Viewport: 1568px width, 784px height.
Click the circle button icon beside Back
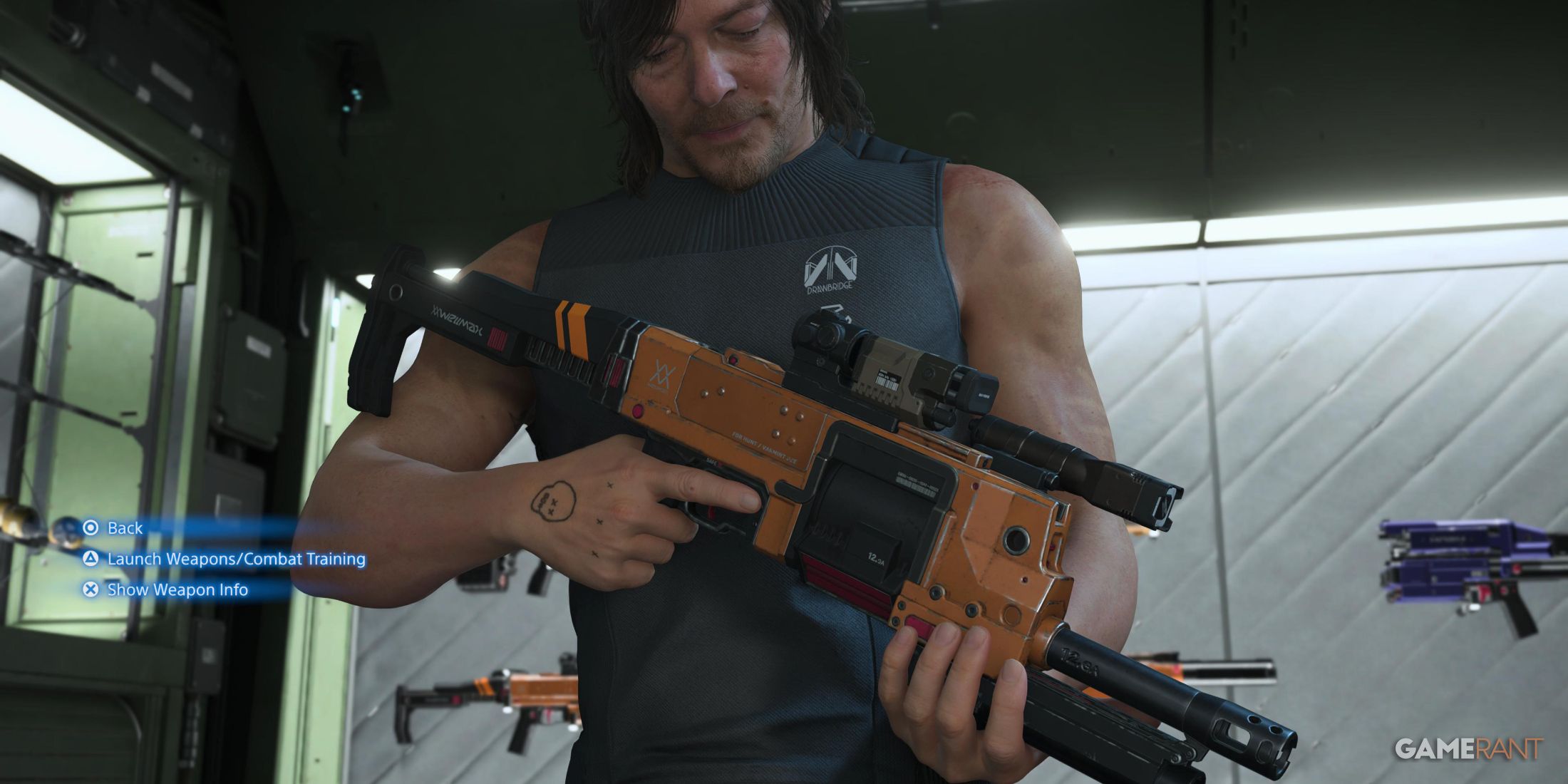pos(91,528)
